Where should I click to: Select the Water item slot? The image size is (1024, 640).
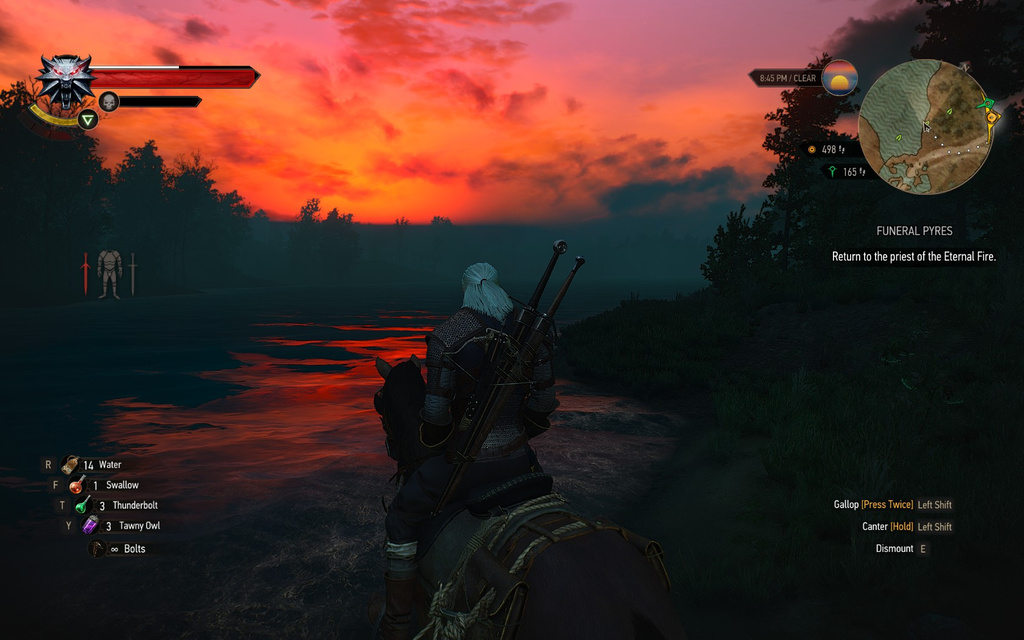click(x=72, y=465)
